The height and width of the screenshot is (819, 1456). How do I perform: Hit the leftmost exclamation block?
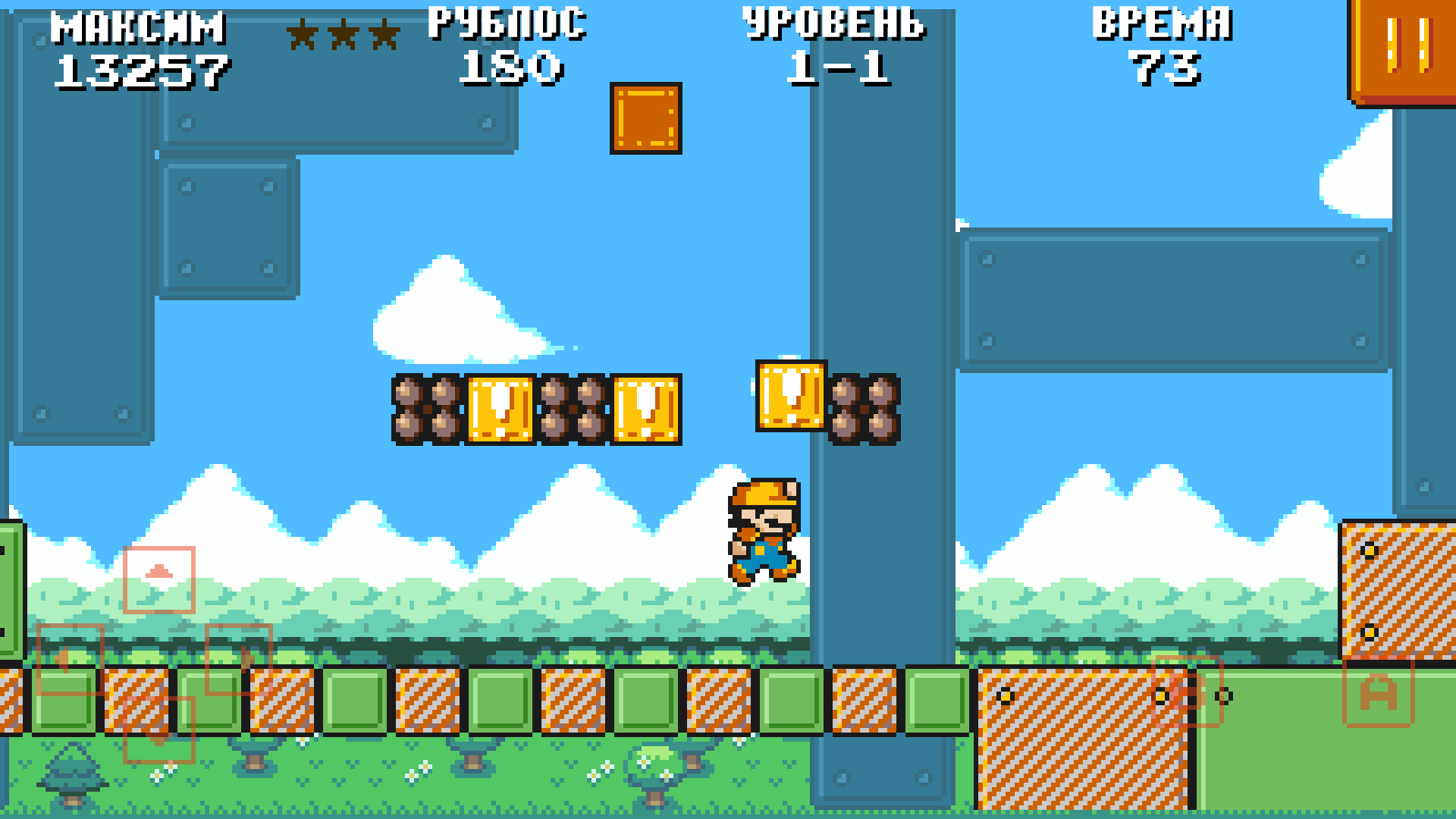click(x=502, y=408)
